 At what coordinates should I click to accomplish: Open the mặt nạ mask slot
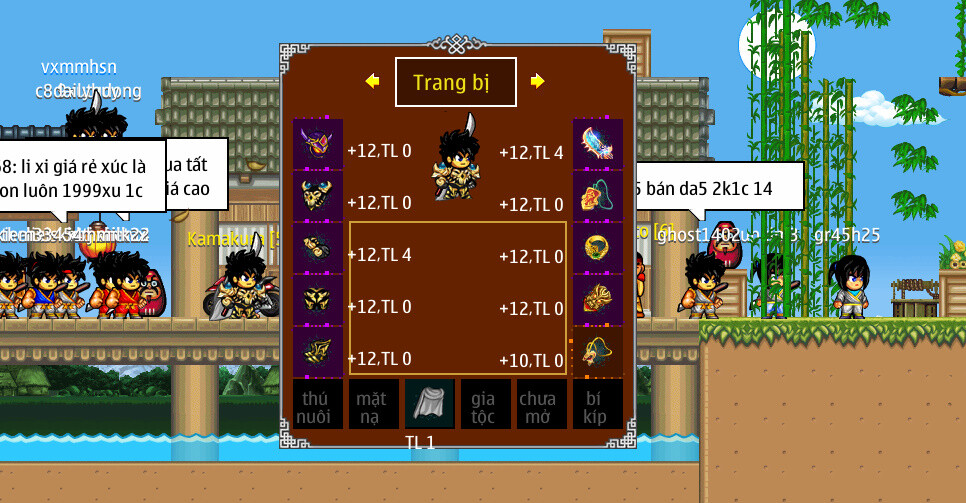click(x=372, y=404)
